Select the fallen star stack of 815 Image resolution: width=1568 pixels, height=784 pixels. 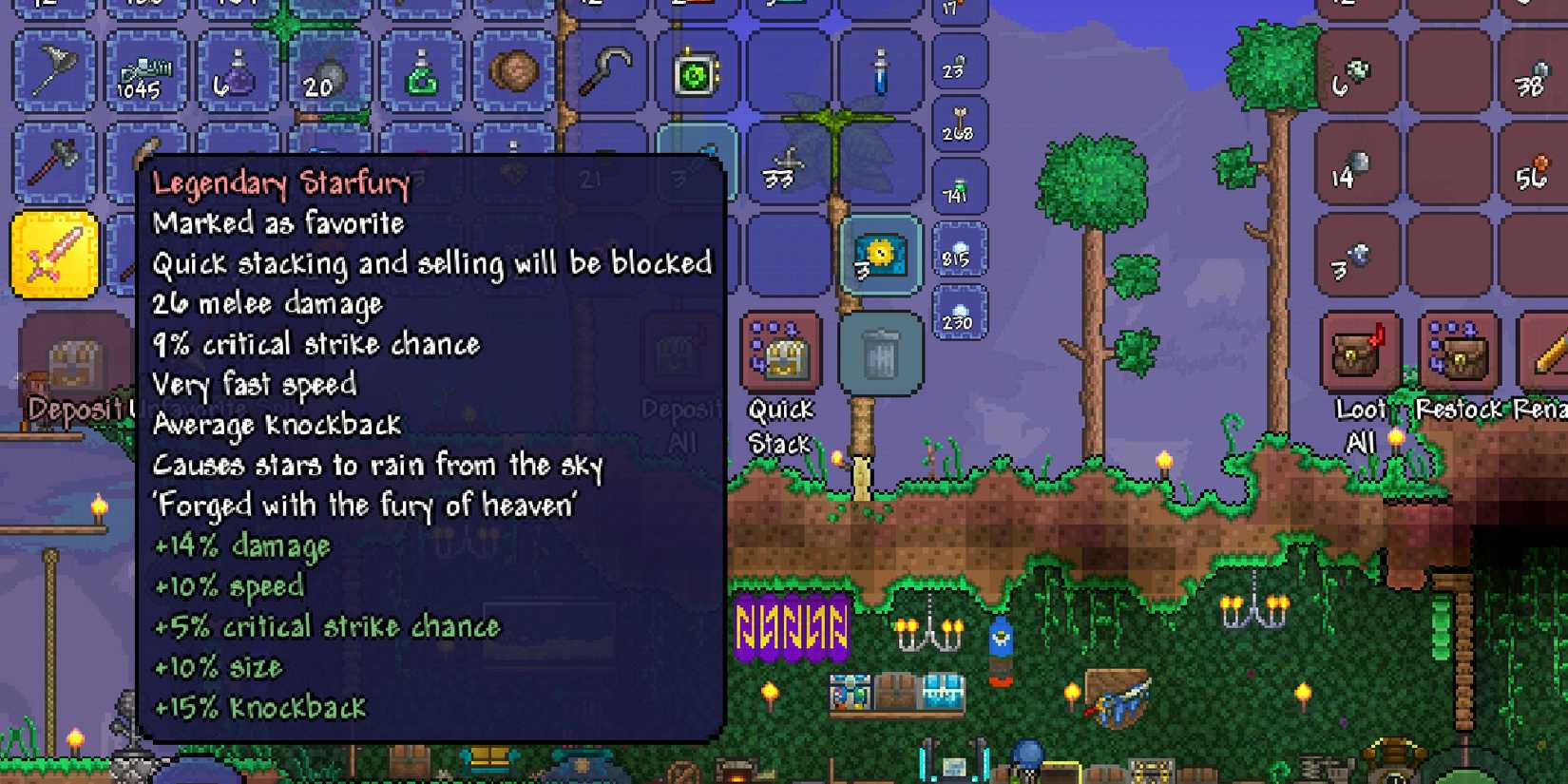click(x=958, y=252)
